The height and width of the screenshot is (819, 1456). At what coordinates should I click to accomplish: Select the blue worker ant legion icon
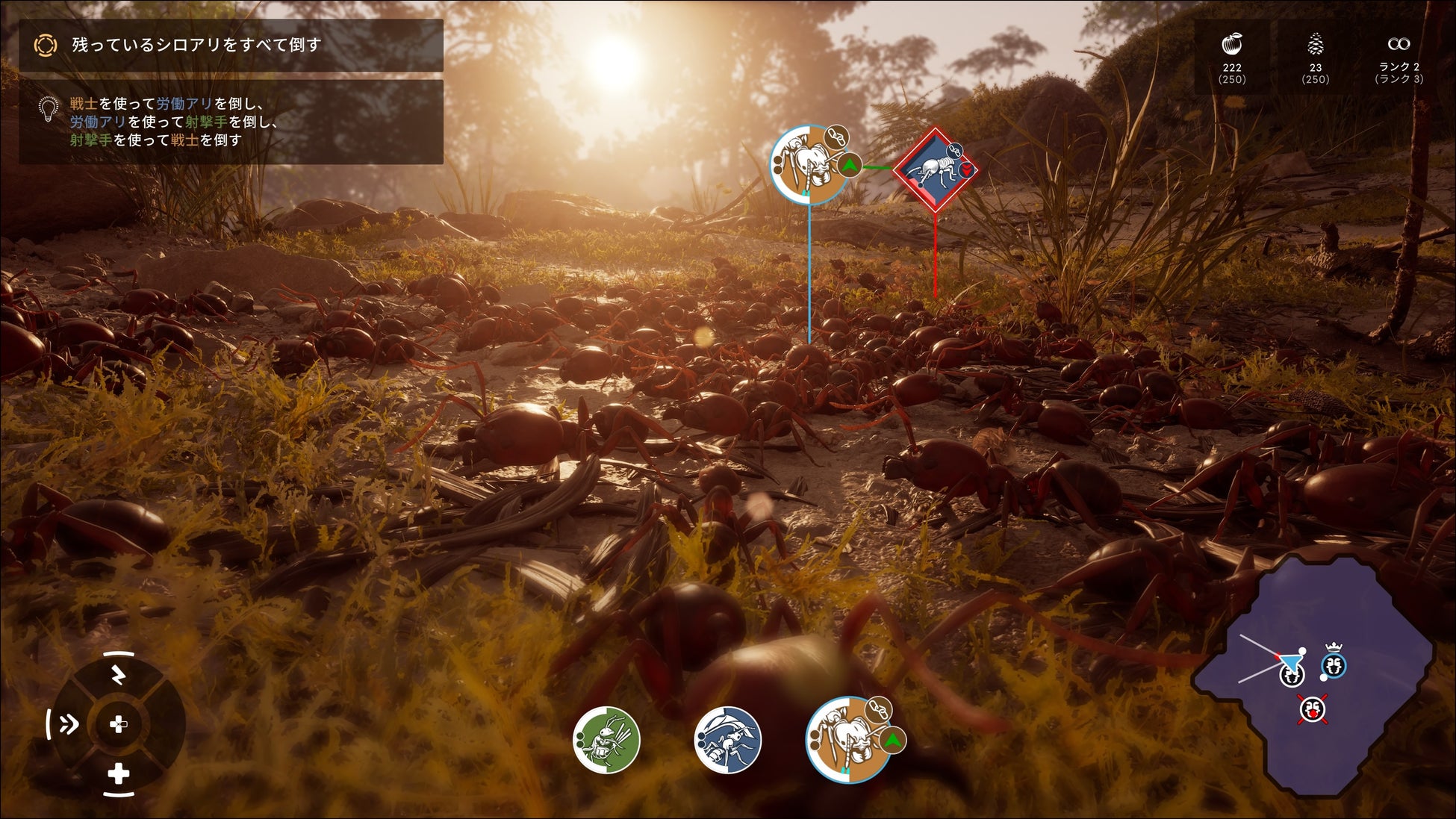pos(727,740)
